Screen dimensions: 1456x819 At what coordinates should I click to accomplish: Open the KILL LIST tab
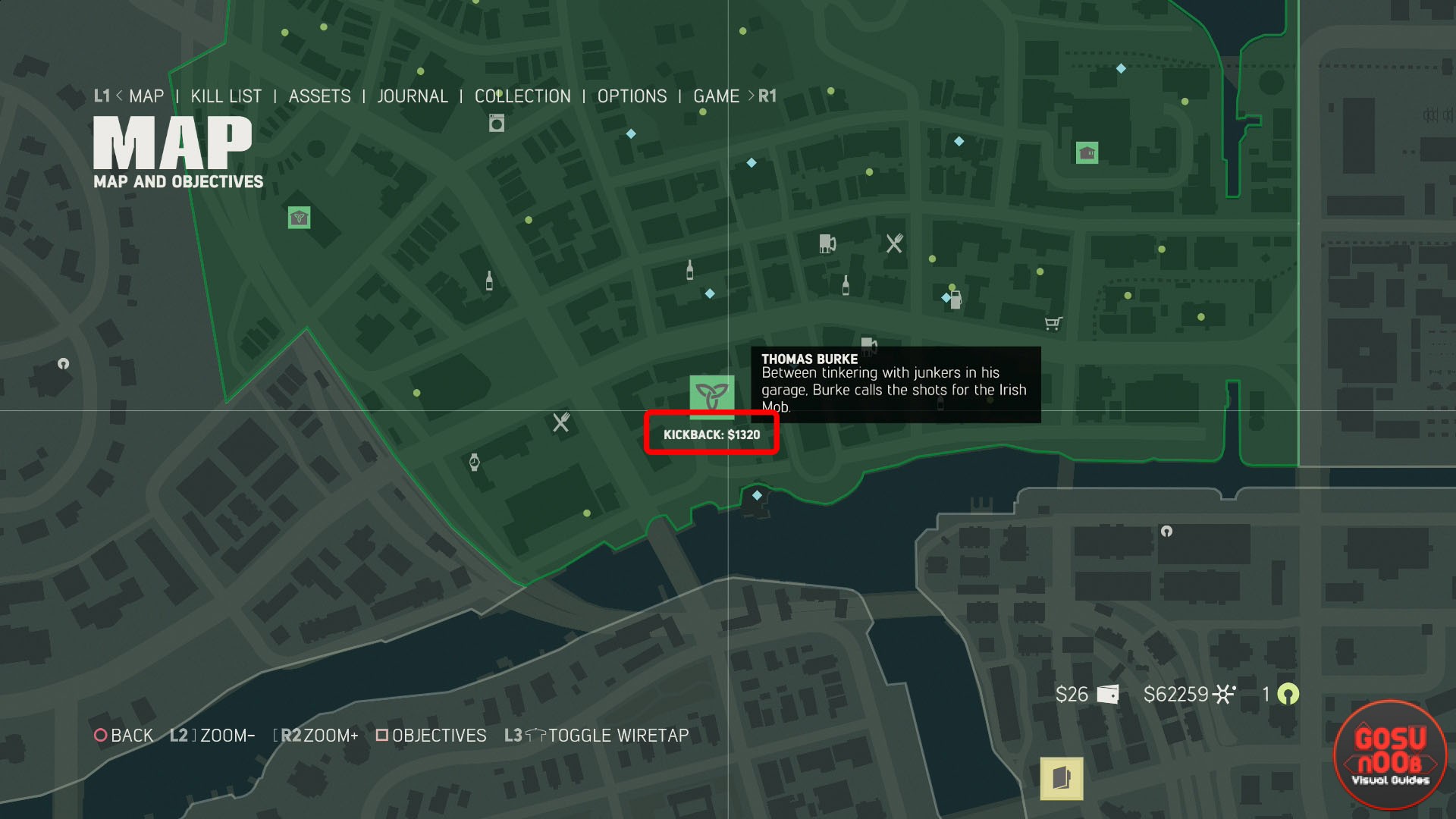click(x=227, y=96)
